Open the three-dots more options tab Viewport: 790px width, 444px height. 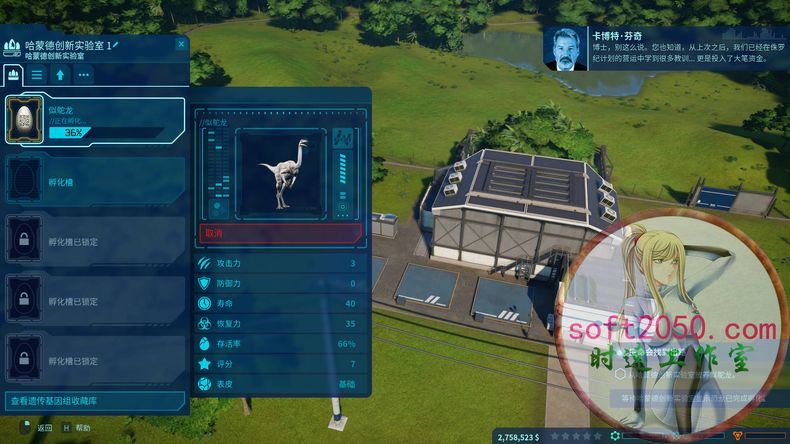pyautogui.click(x=84, y=74)
